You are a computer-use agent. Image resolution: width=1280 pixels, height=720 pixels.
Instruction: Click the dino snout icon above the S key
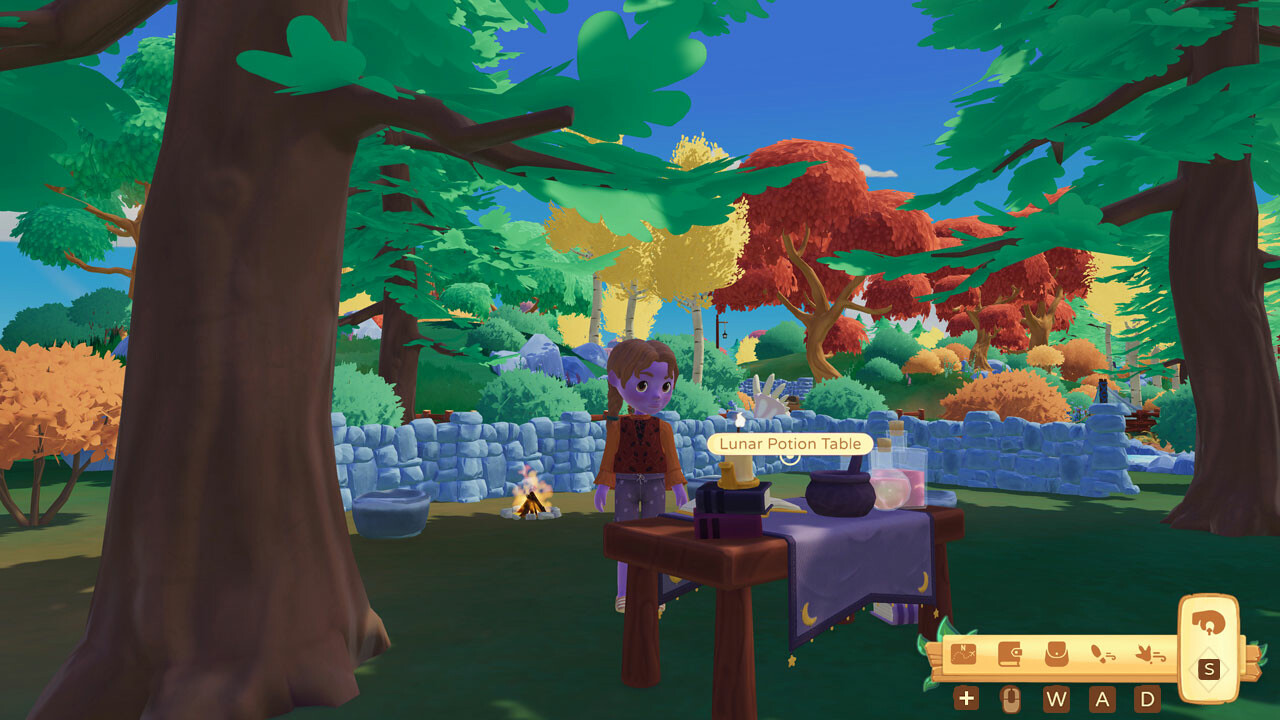point(1207,625)
